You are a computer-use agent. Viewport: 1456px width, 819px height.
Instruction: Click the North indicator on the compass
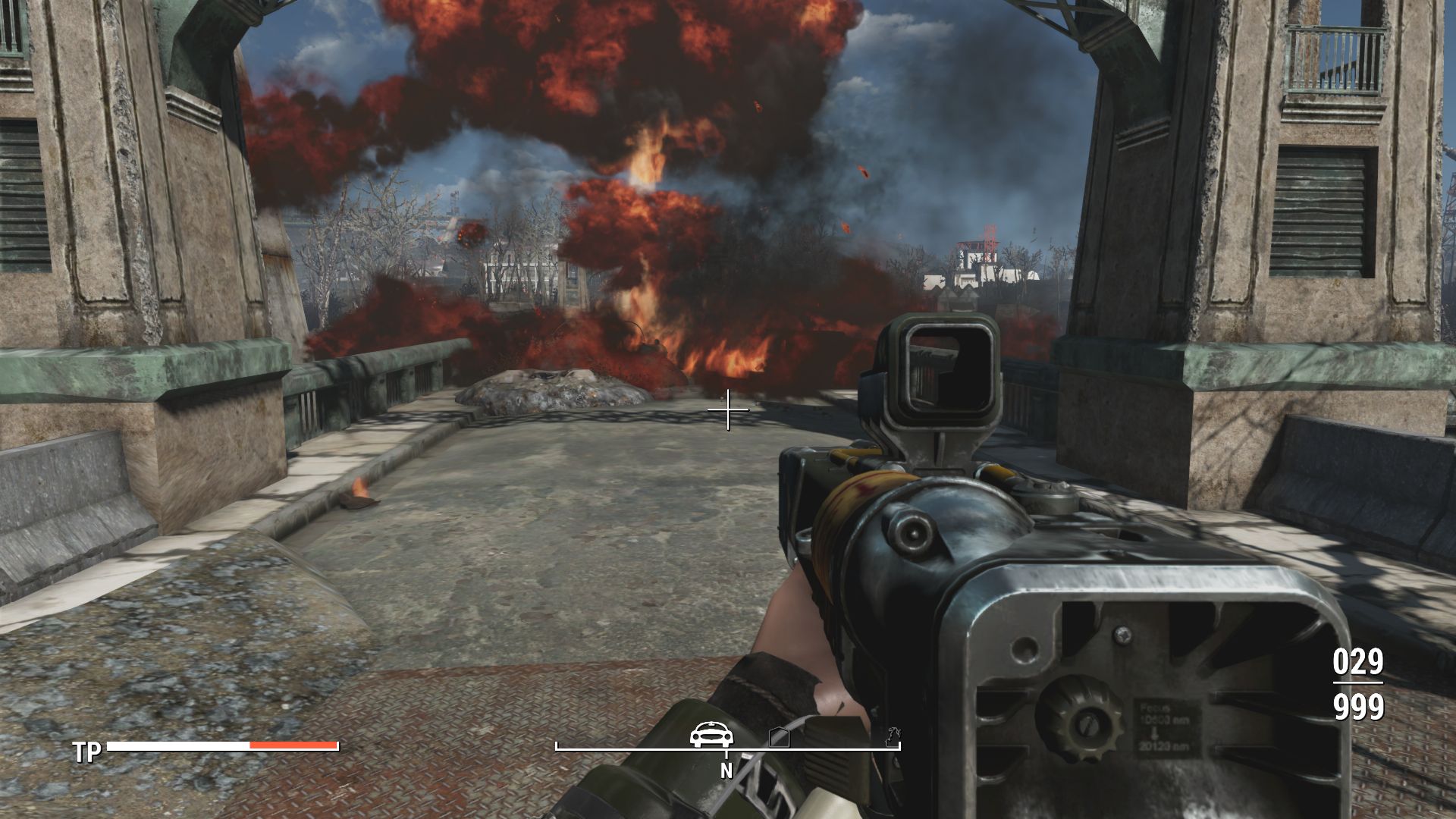tap(726, 770)
